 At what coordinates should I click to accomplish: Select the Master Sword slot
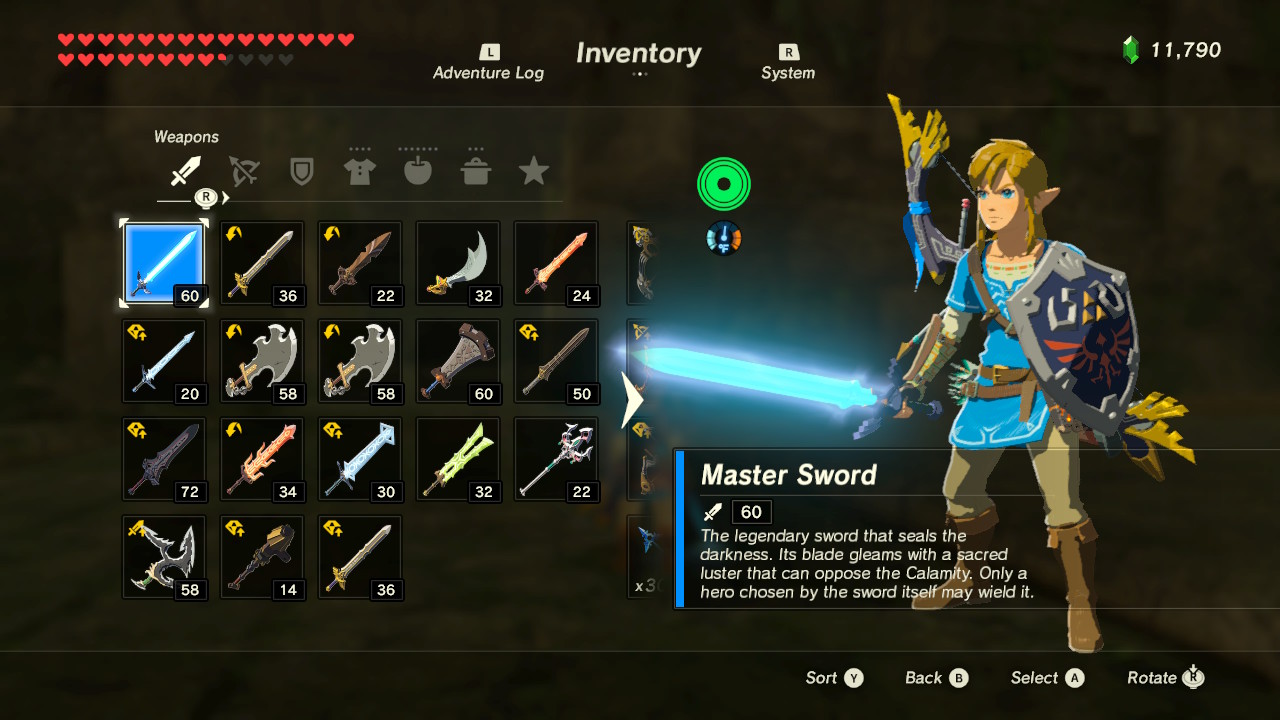point(163,263)
